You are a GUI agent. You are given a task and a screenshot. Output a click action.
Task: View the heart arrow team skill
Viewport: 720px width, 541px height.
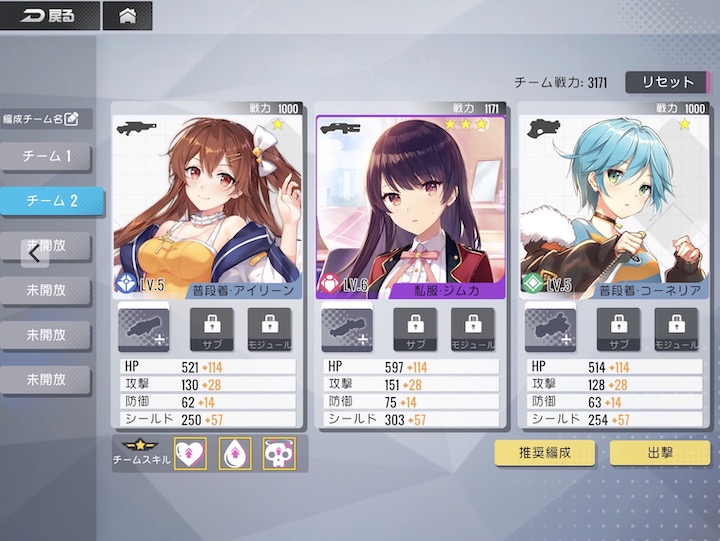pos(190,453)
